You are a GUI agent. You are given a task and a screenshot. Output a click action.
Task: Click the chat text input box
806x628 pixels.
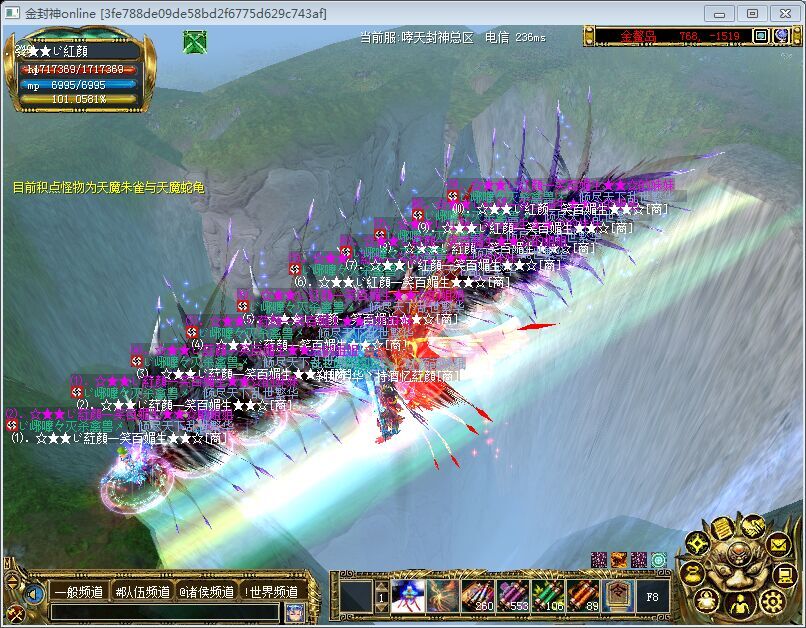165,611
